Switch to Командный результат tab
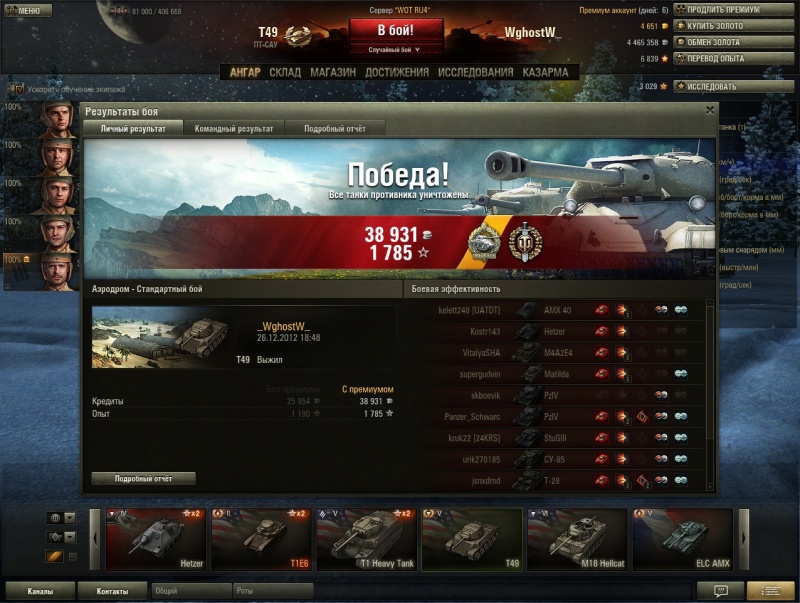The width and height of the screenshot is (800, 603). (234, 128)
